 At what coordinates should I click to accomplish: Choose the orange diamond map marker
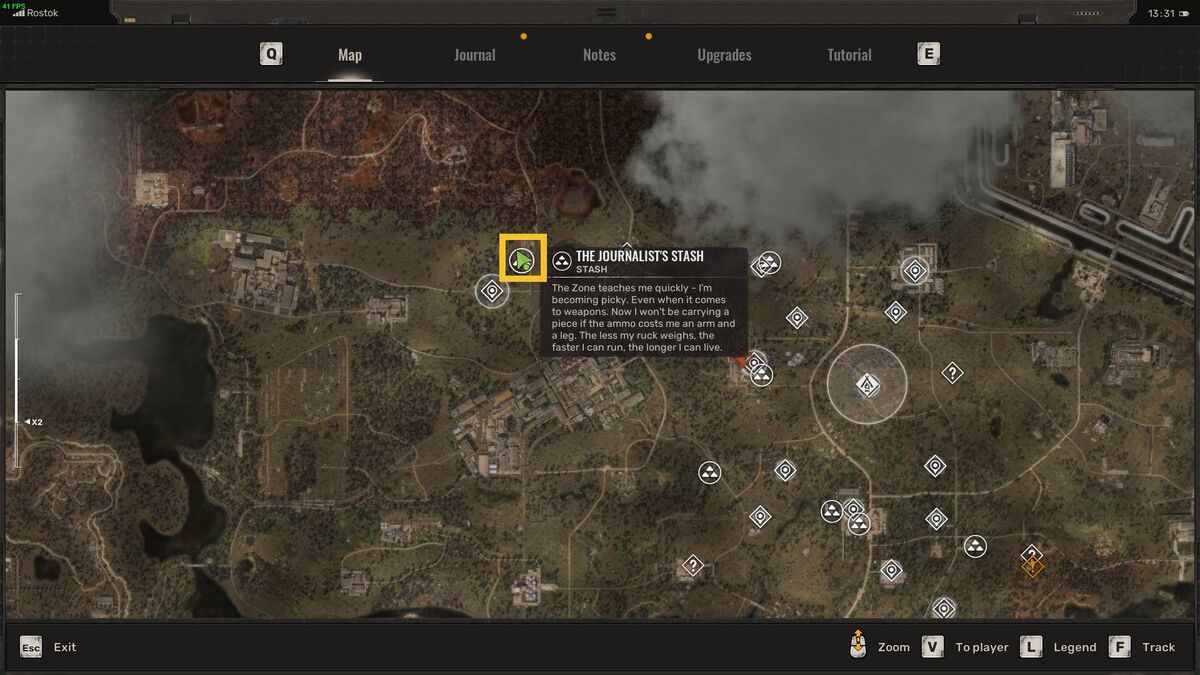click(1032, 567)
